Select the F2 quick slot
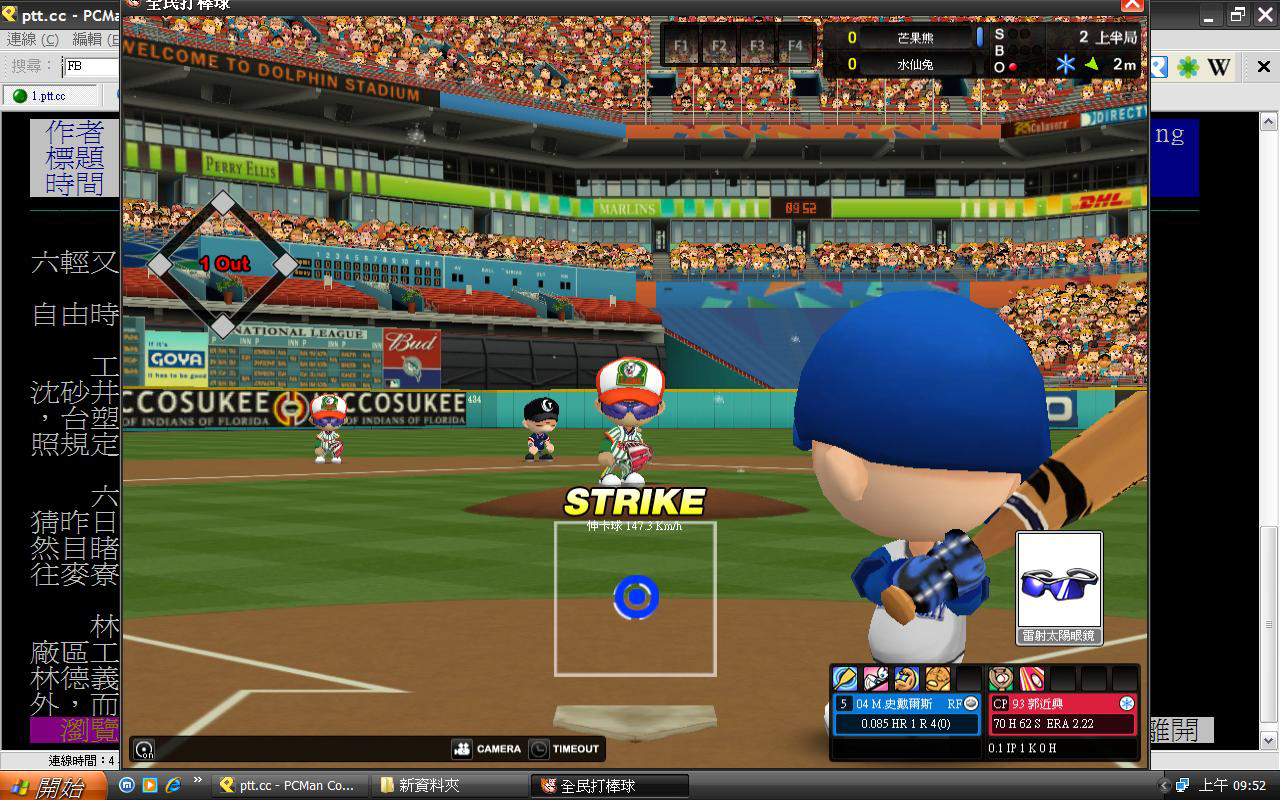1280x800 pixels. [x=719, y=45]
